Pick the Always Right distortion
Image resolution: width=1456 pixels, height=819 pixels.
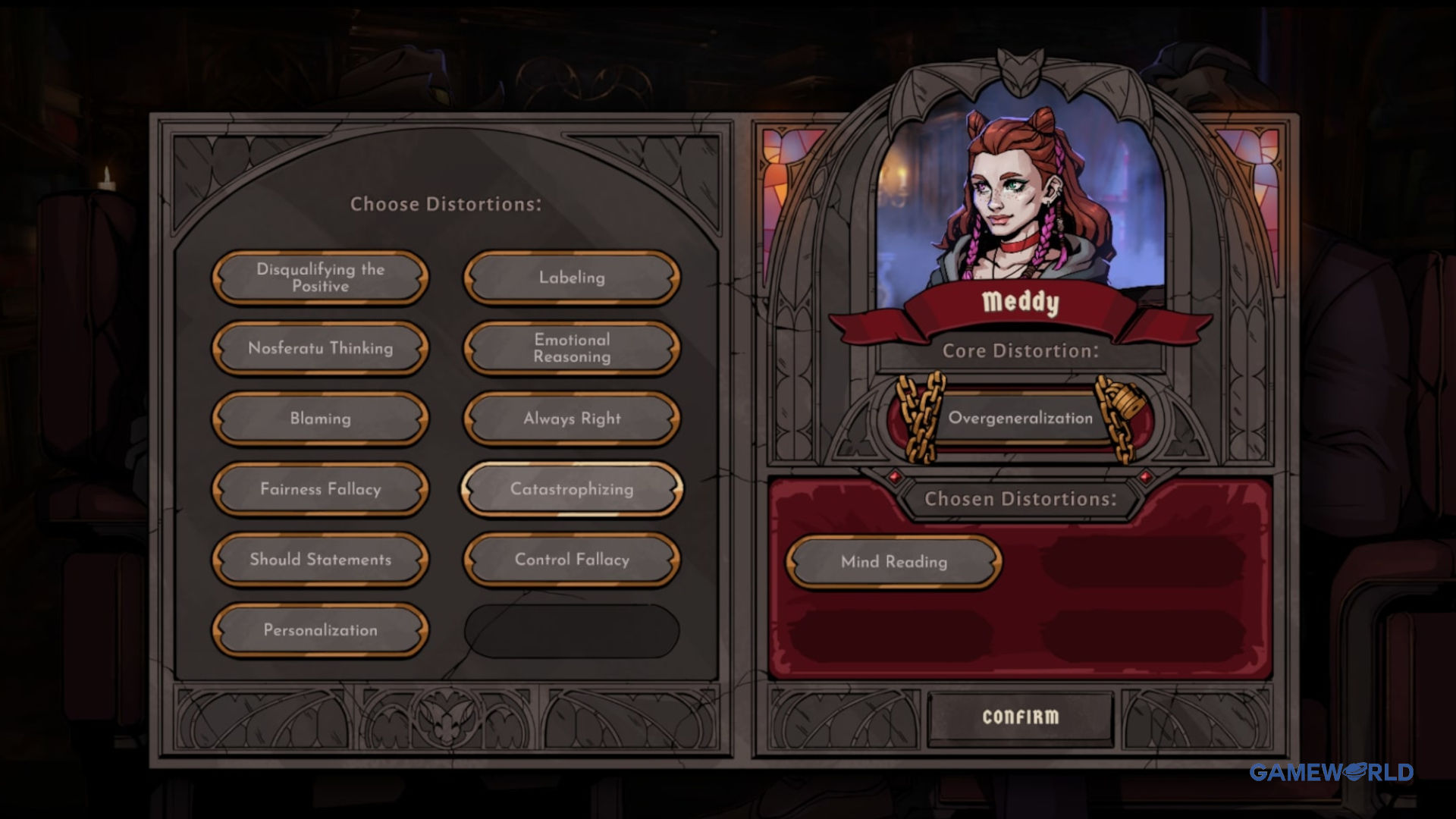572,419
